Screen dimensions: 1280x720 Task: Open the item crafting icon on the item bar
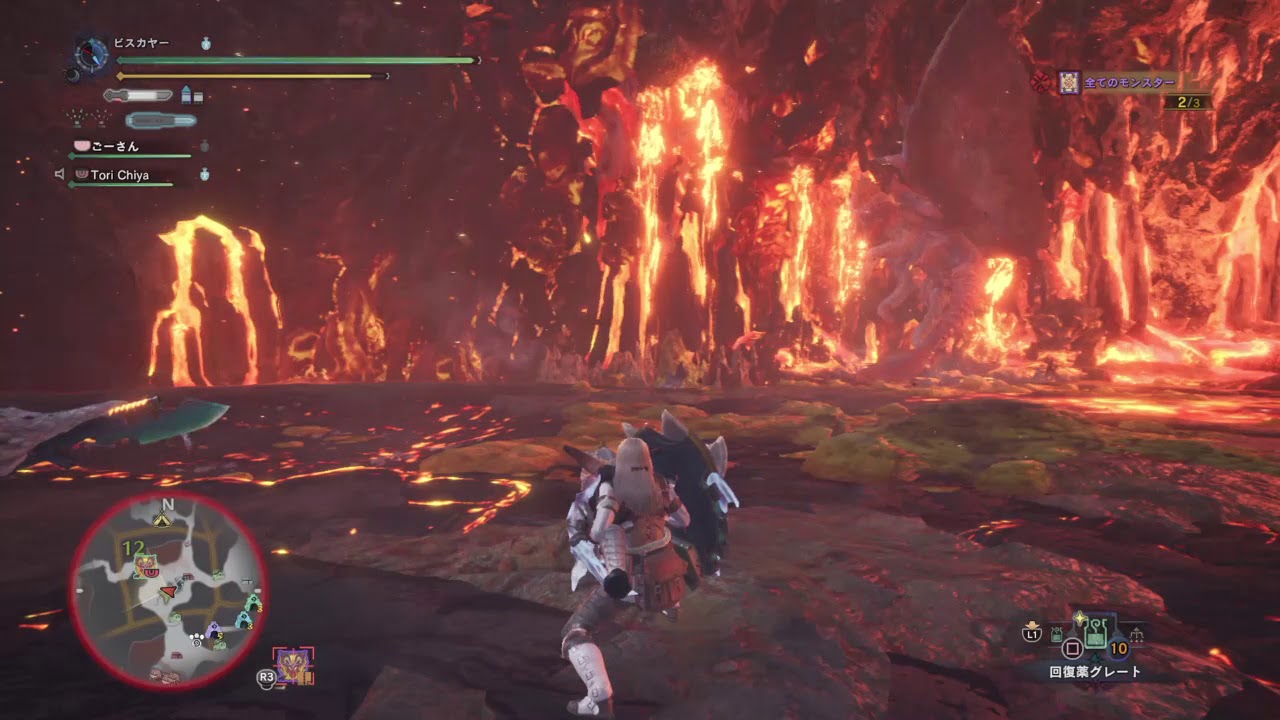1137,634
